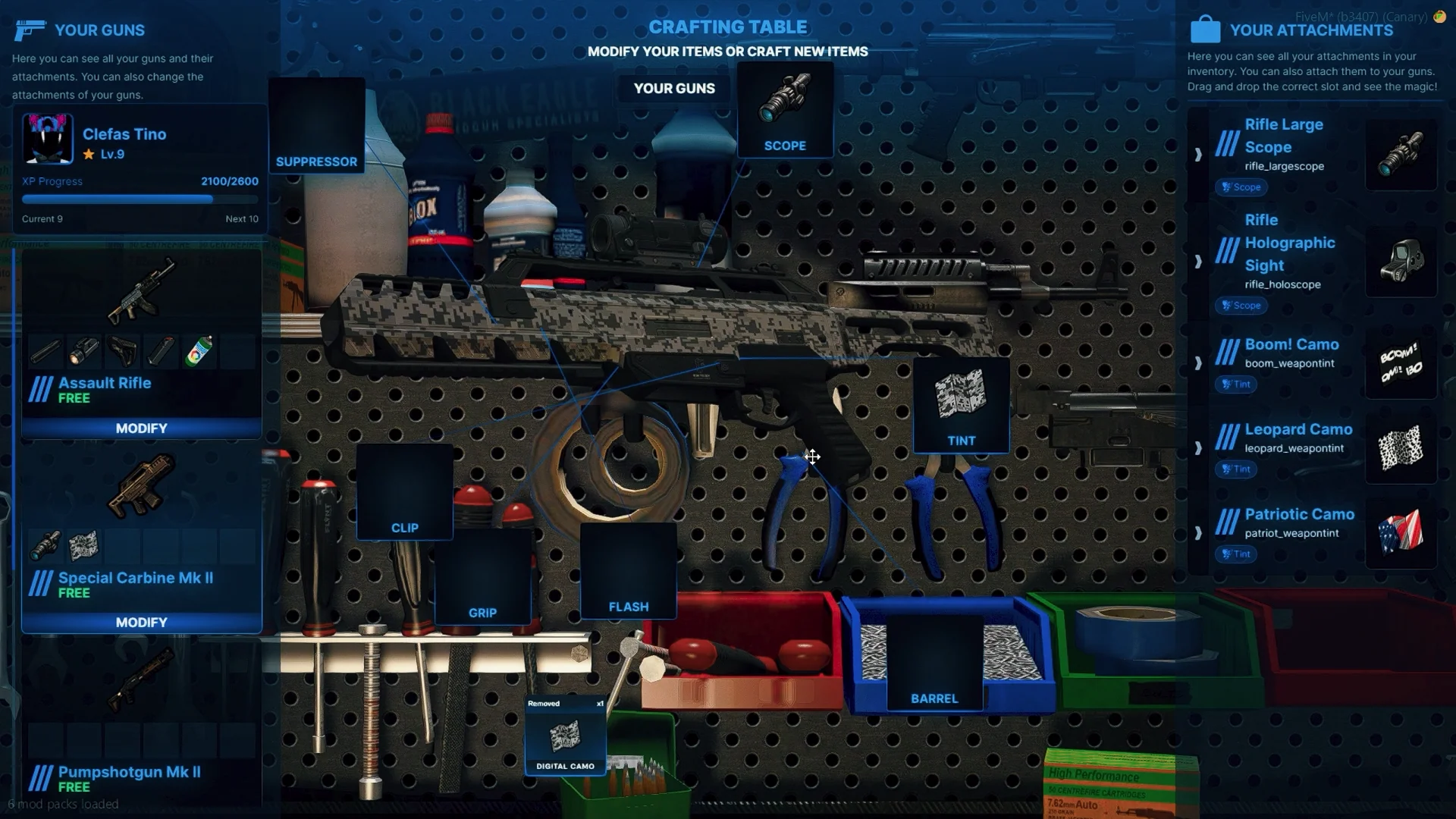Viewport: 1456px width, 819px height.
Task: Select the Scope attachment slot
Action: (785, 111)
